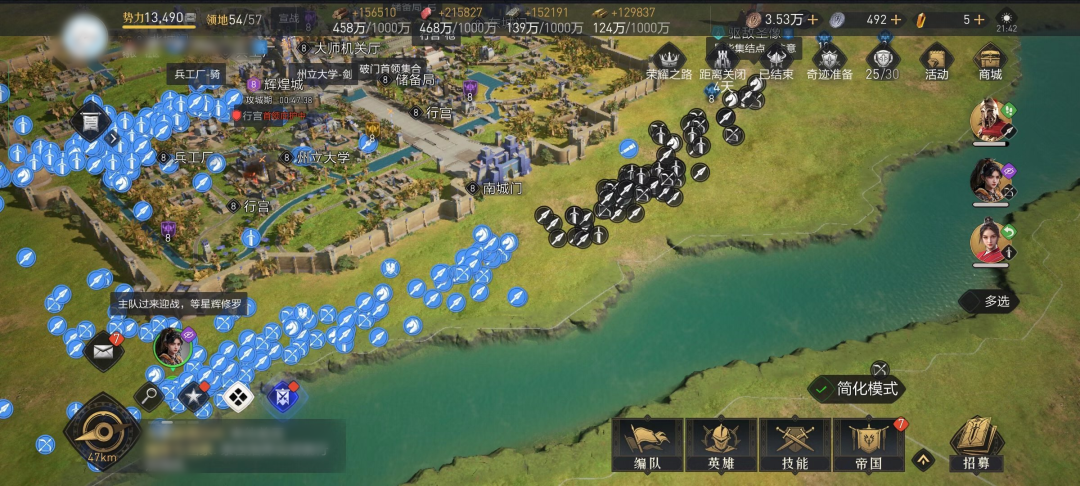Open the 帝国 empire menu

(867, 443)
